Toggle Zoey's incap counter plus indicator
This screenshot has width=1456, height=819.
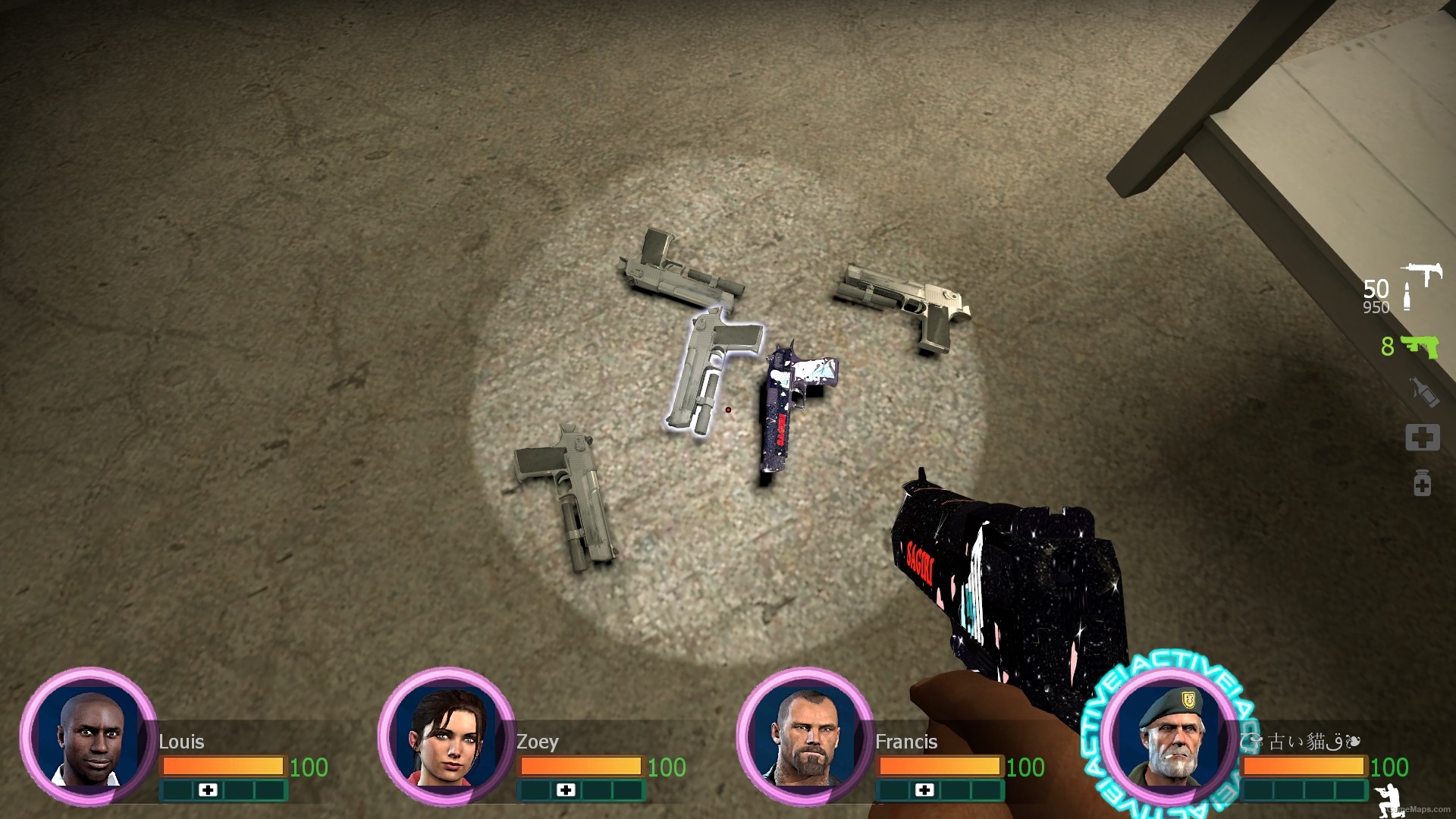point(565,791)
